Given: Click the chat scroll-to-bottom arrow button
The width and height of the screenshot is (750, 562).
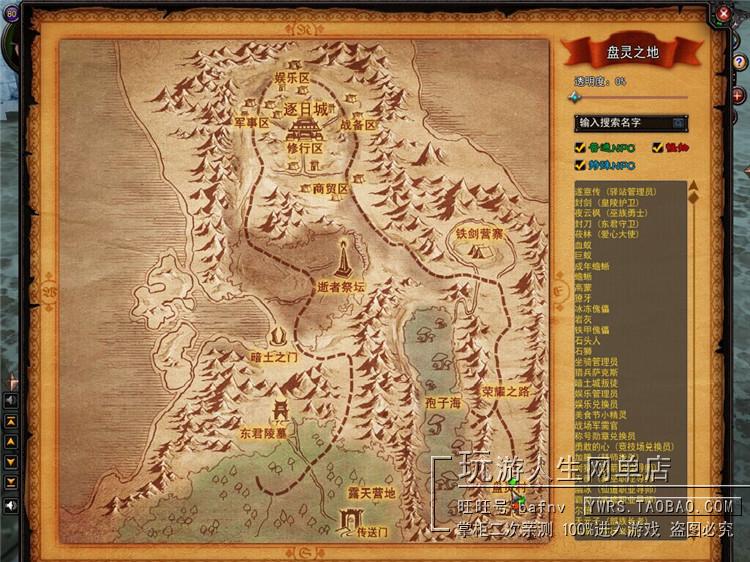Looking at the screenshot, I should 11,481.
